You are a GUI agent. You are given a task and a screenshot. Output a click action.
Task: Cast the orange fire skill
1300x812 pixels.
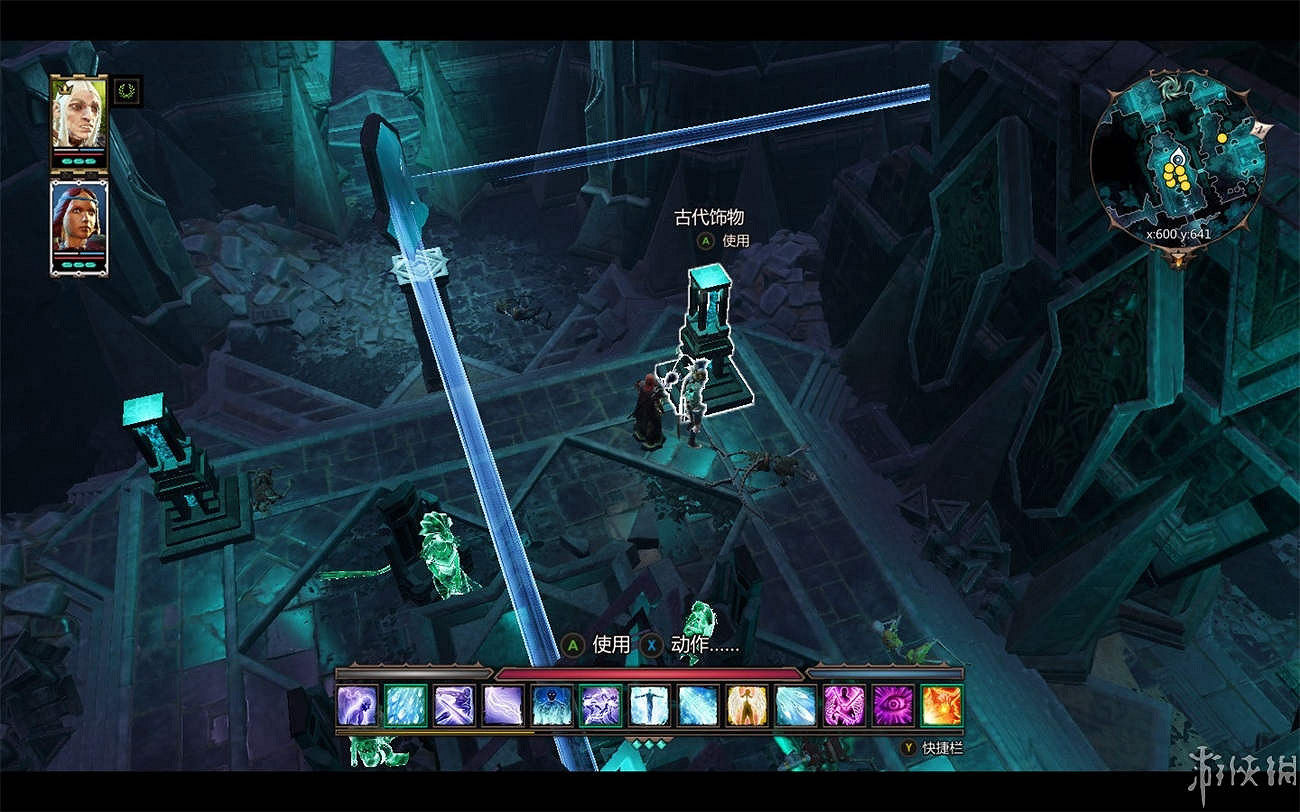coord(941,705)
